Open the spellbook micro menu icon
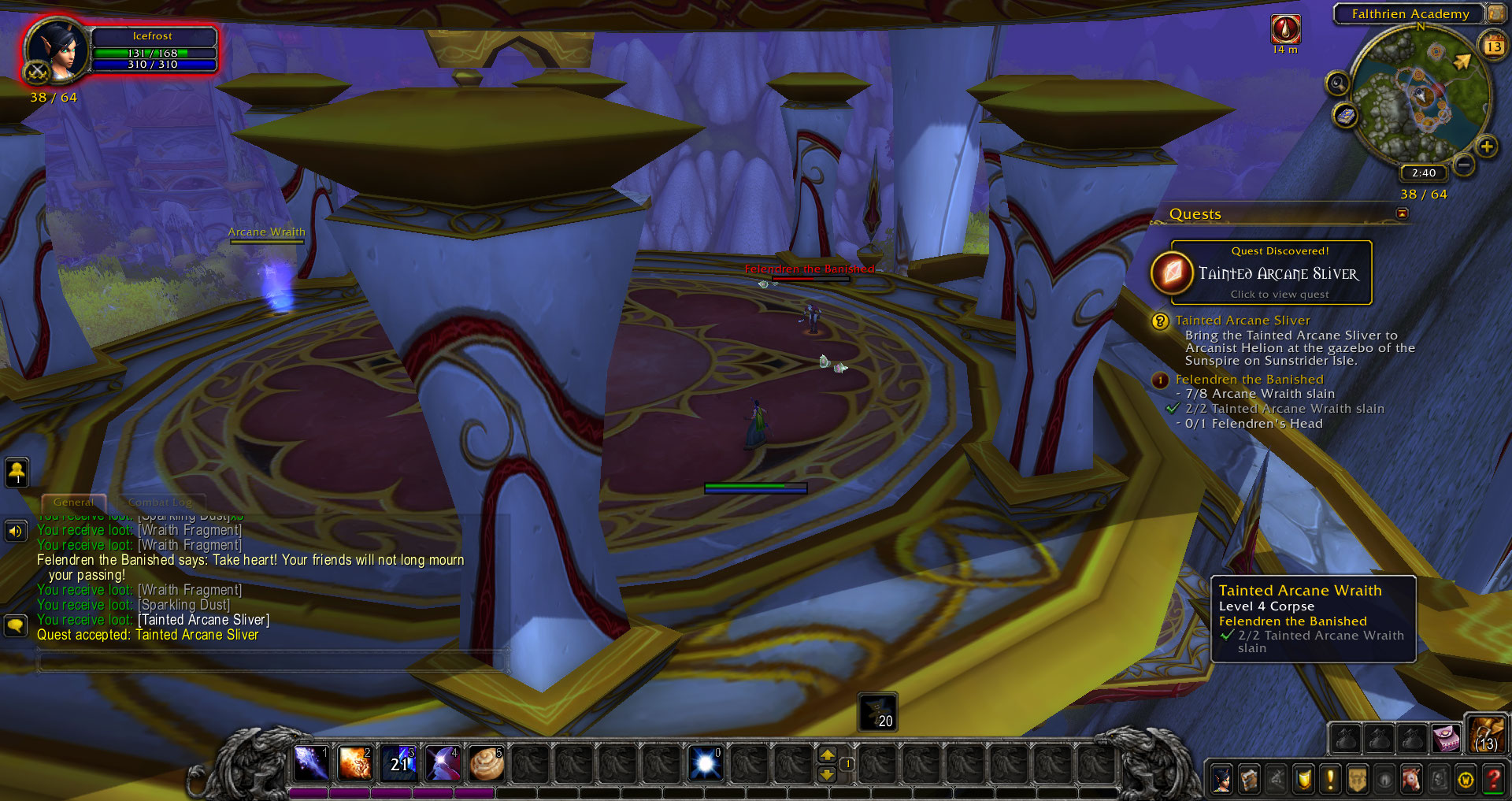Screen dimensions: 1512x801 point(1250,780)
